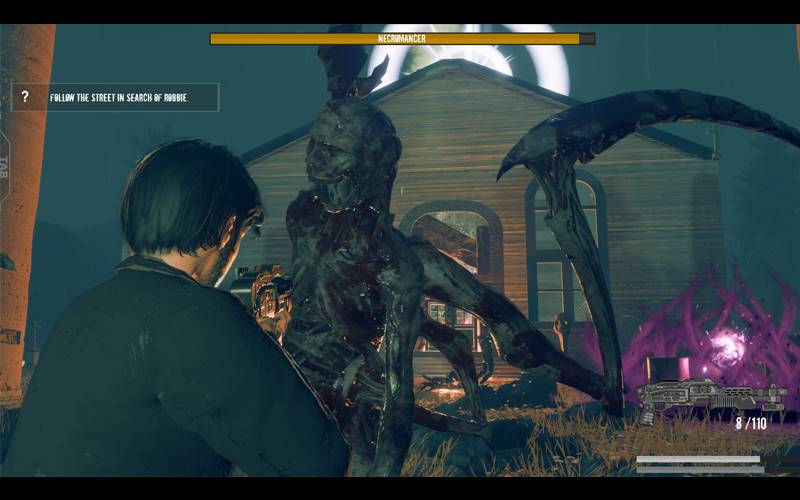Click the question mark objective icon

pos(25,97)
